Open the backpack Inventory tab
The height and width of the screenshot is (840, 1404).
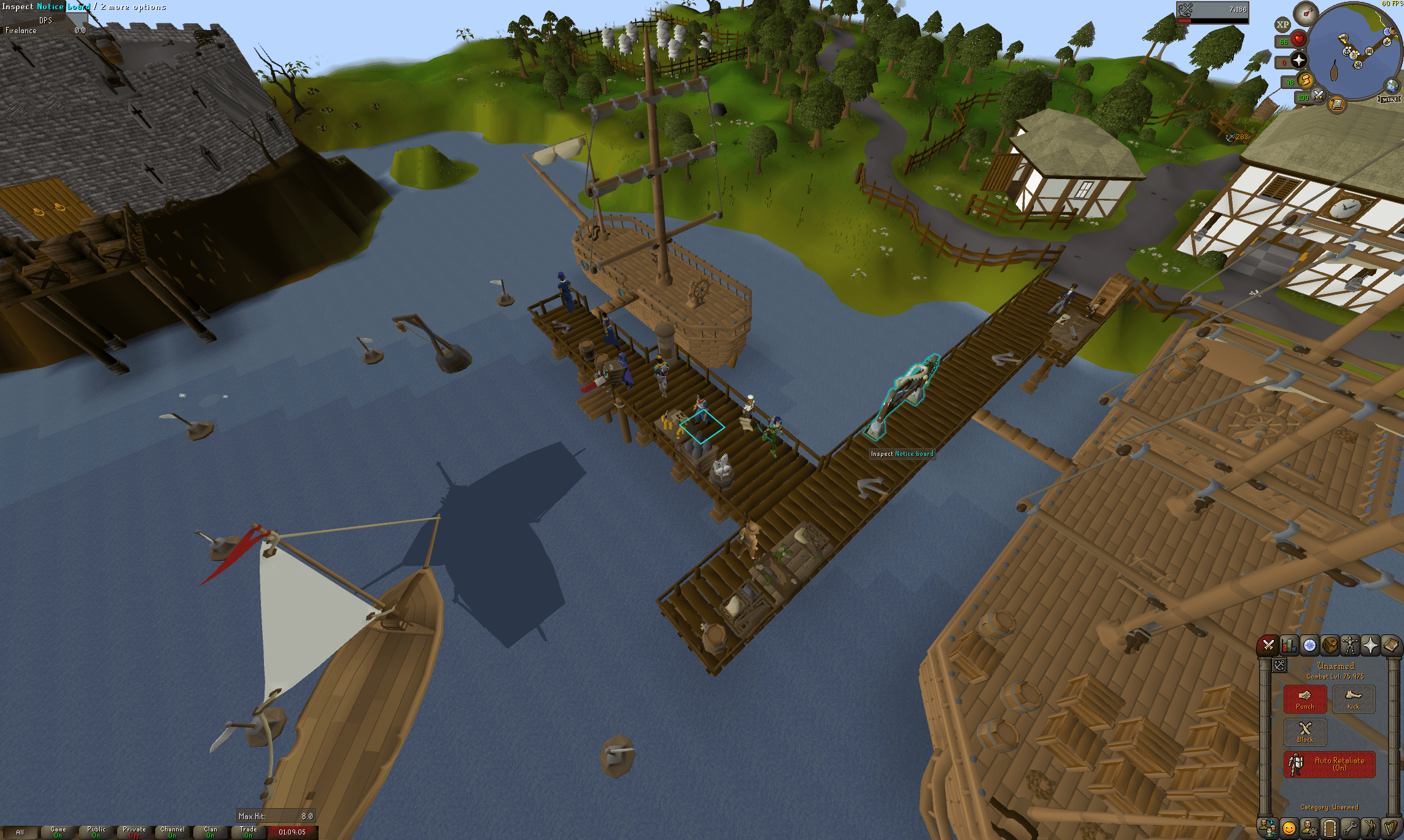coord(1330,645)
